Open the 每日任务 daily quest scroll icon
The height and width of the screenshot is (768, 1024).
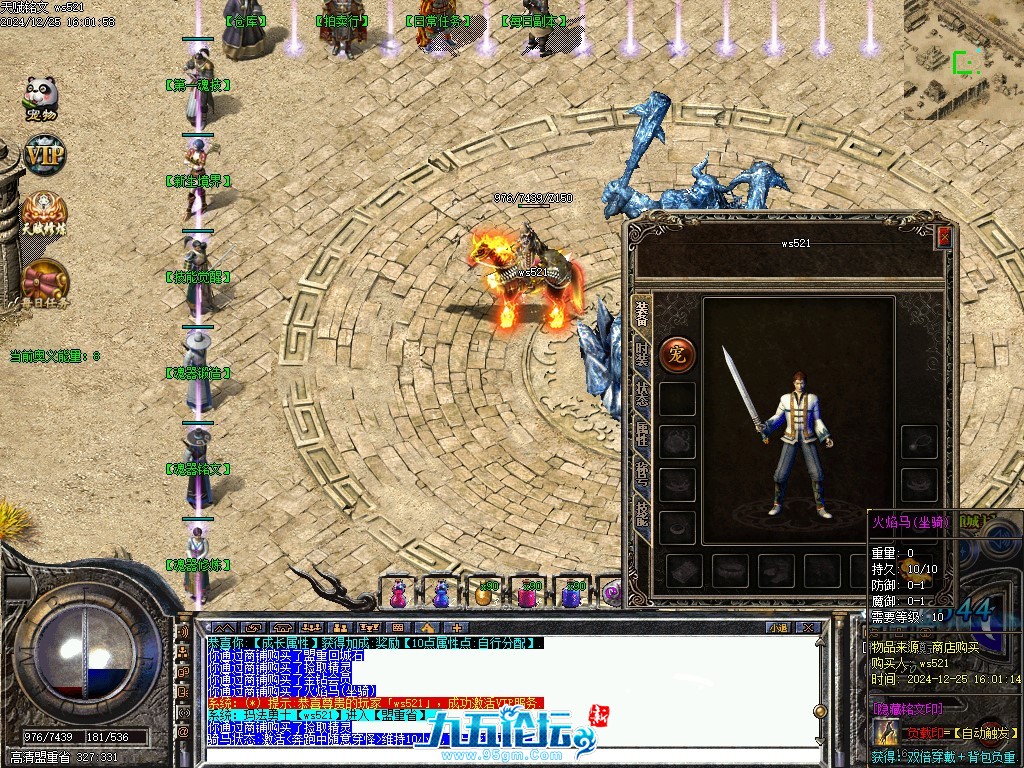pyautogui.click(x=43, y=281)
